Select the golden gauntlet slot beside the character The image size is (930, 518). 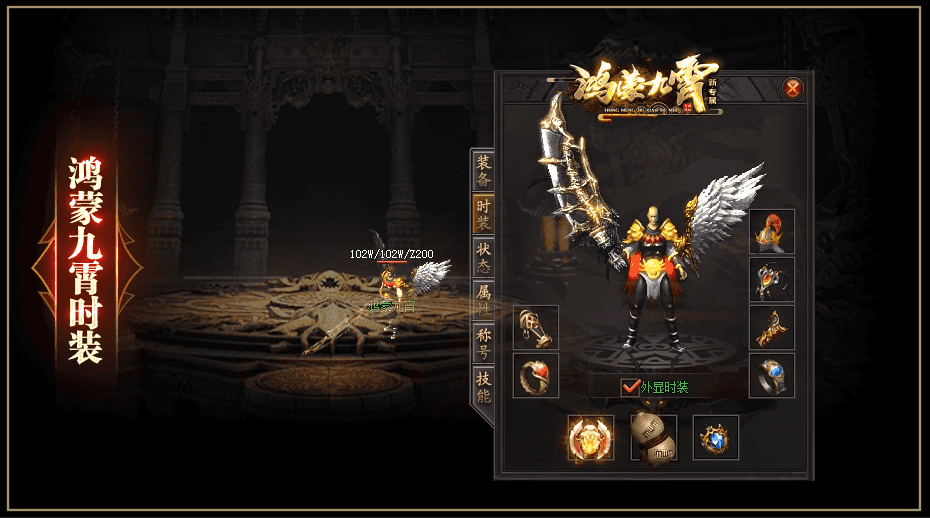click(536, 327)
